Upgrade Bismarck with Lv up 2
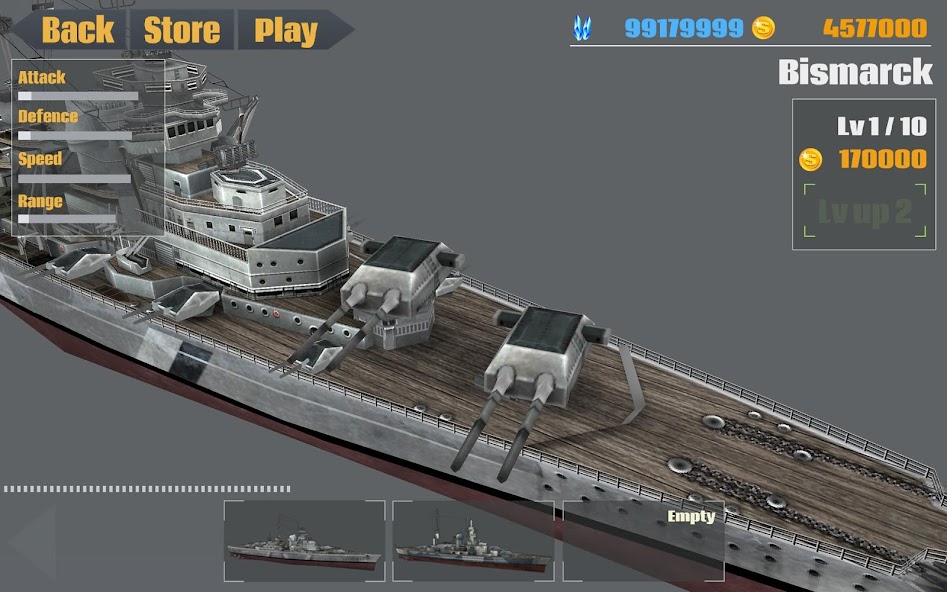 [x=864, y=212]
